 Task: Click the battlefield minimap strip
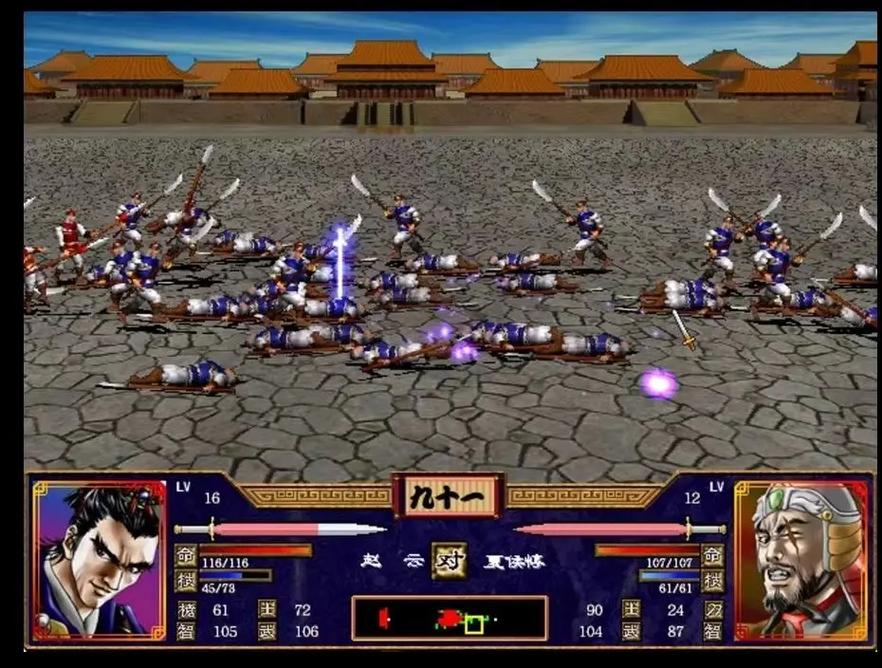(x=449, y=618)
